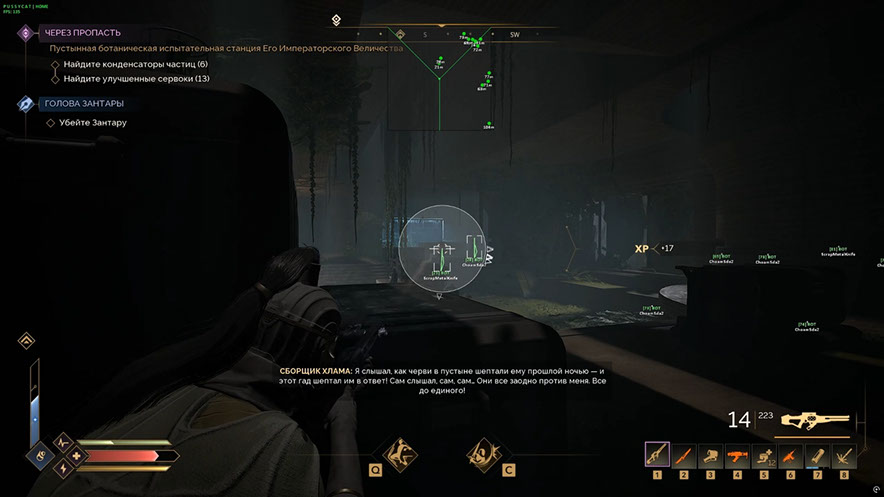Choose the cylinder item in slot 7
Image resolution: width=884 pixels, height=497 pixels.
tap(817, 455)
